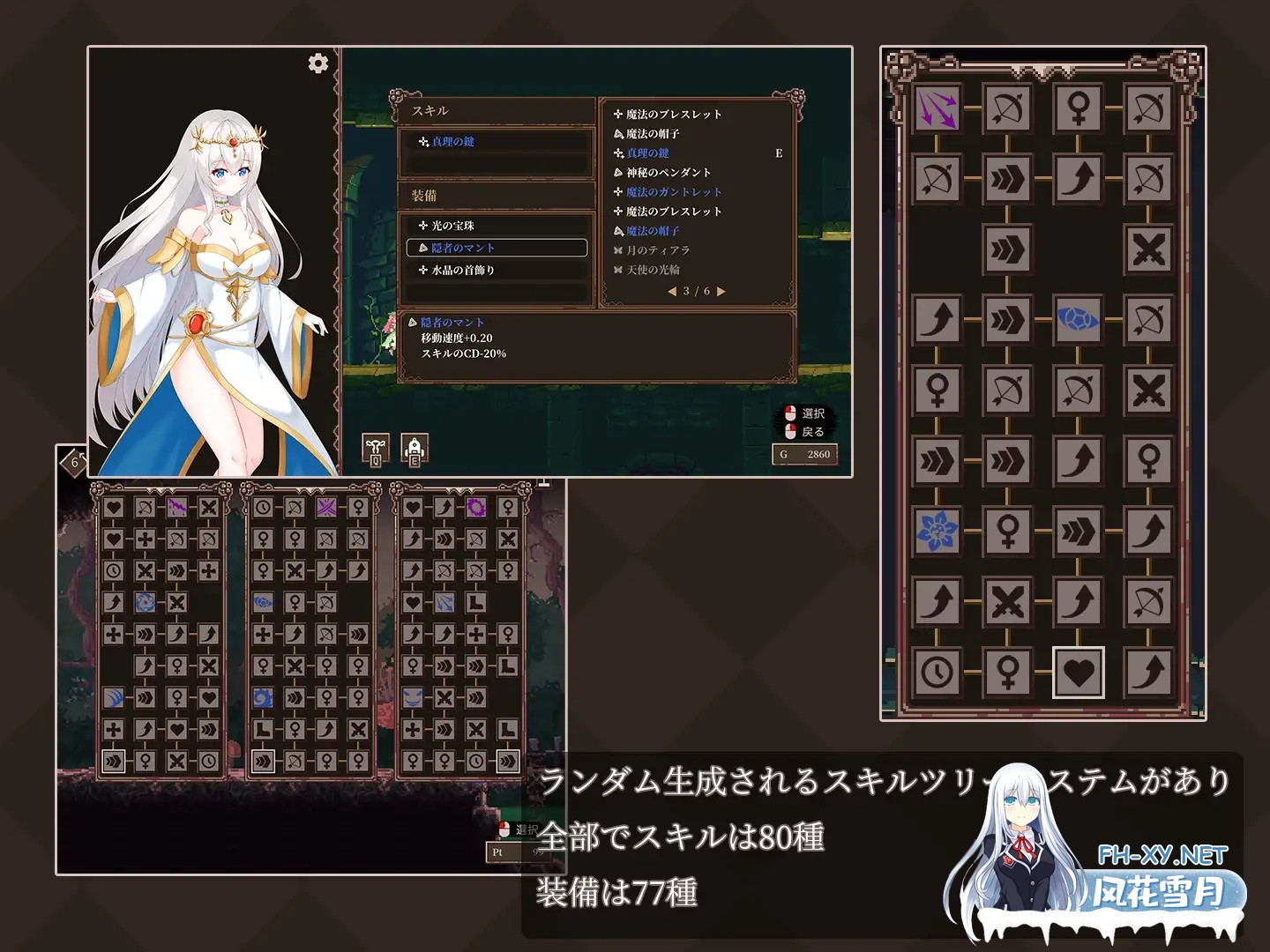Click the Q weapon slot icon
Viewport: 1270px width, 952px height.
click(376, 447)
